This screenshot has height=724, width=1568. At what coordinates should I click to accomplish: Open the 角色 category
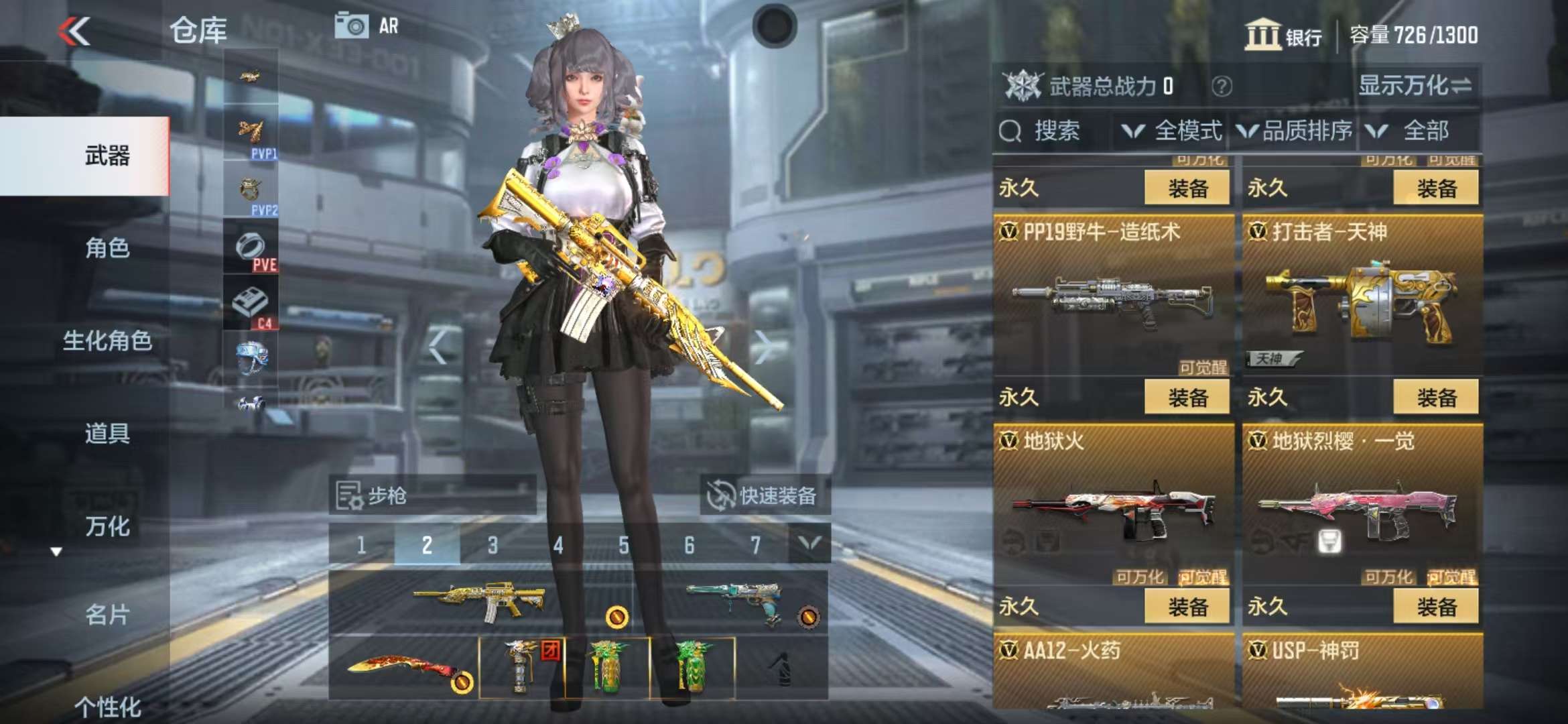tap(107, 248)
